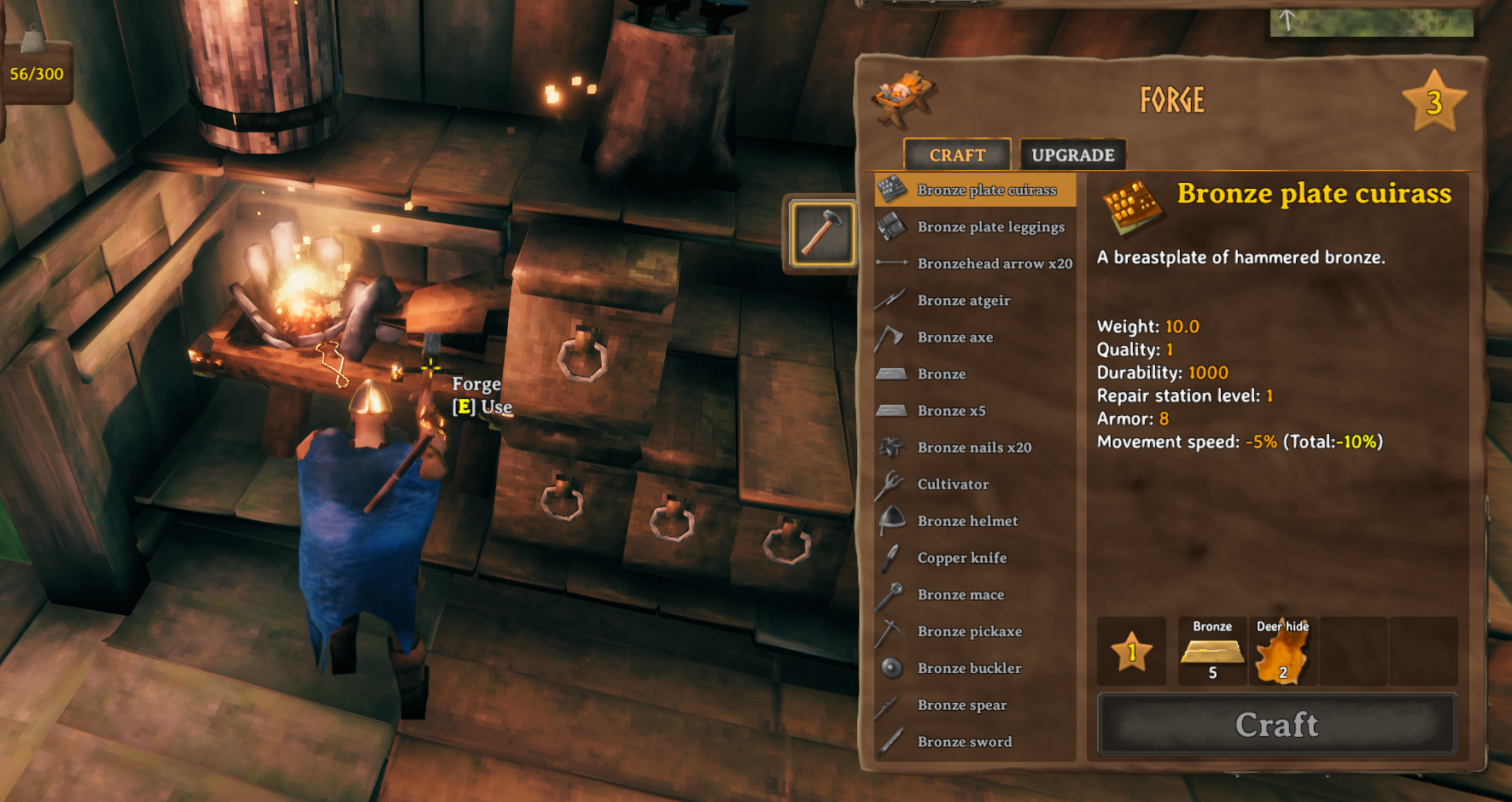The width and height of the screenshot is (1512, 802).
Task: Select the Bronze plate cuirass recipe icon
Action: pos(891,190)
